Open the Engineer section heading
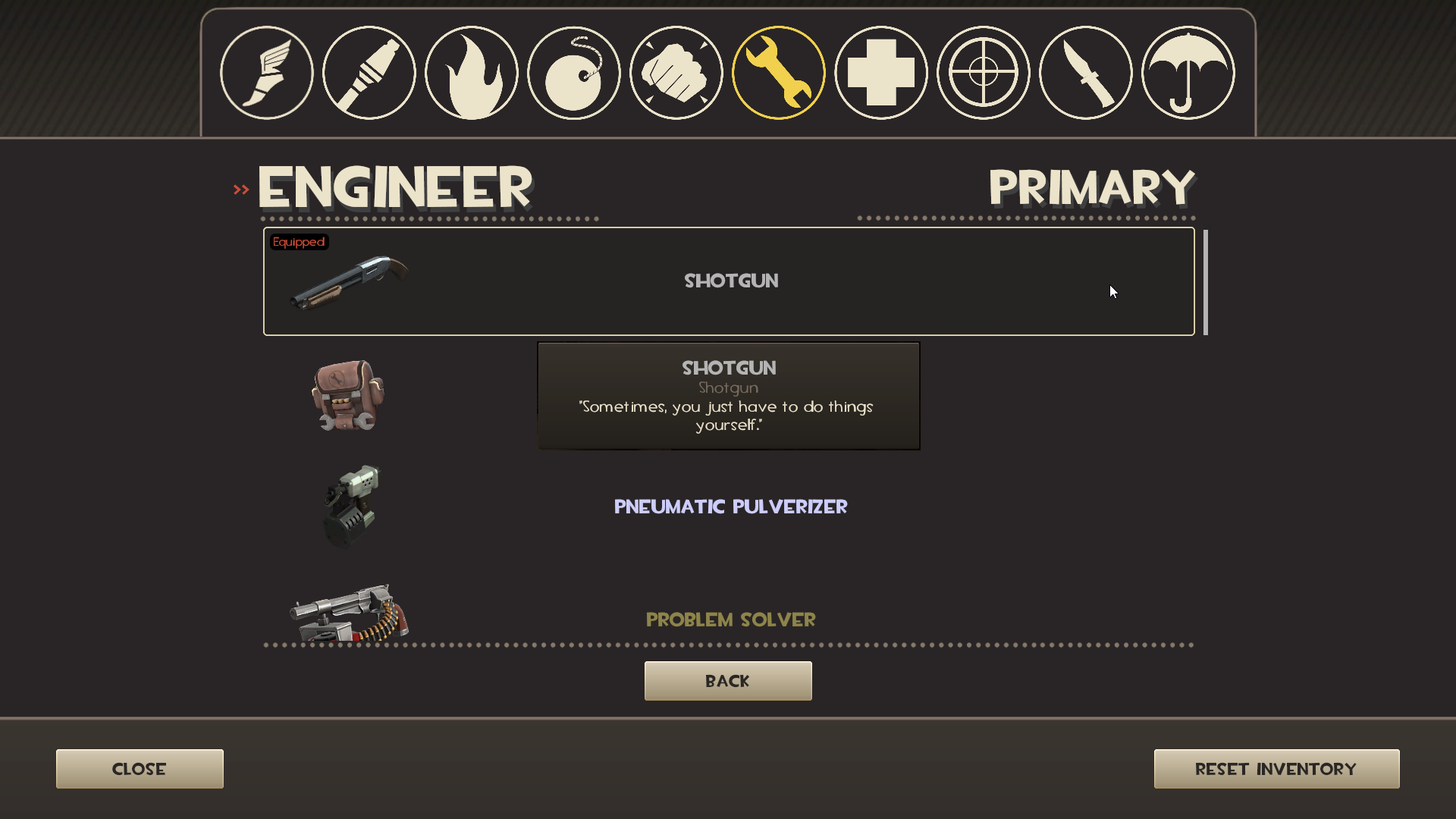The height and width of the screenshot is (819, 1456). click(x=394, y=186)
